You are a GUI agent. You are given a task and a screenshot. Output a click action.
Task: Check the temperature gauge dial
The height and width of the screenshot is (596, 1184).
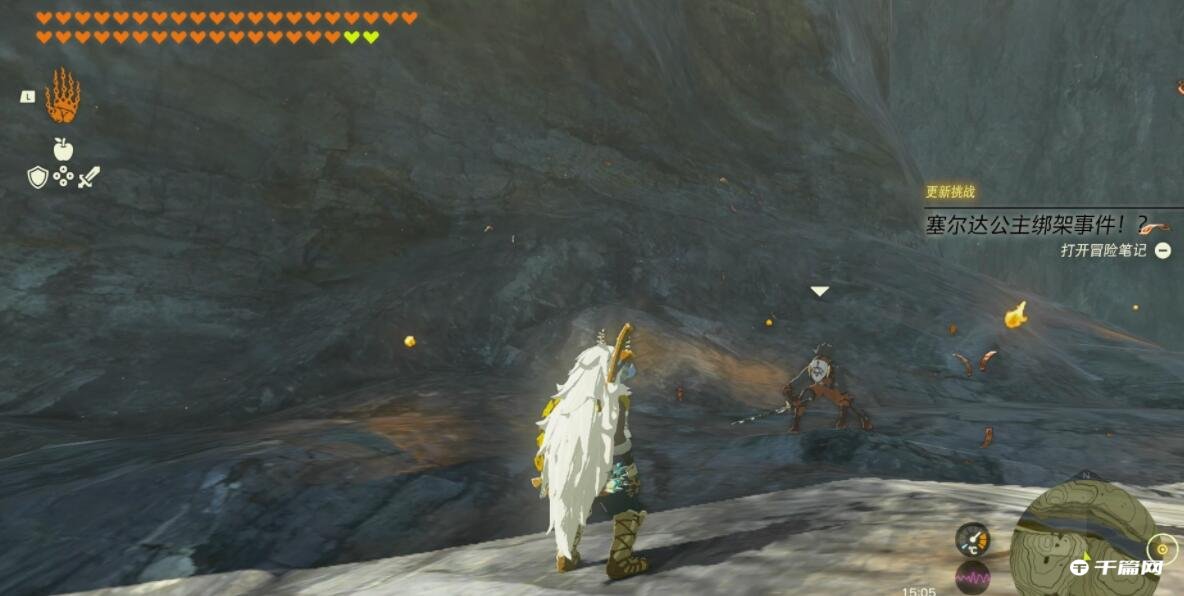pos(972,539)
